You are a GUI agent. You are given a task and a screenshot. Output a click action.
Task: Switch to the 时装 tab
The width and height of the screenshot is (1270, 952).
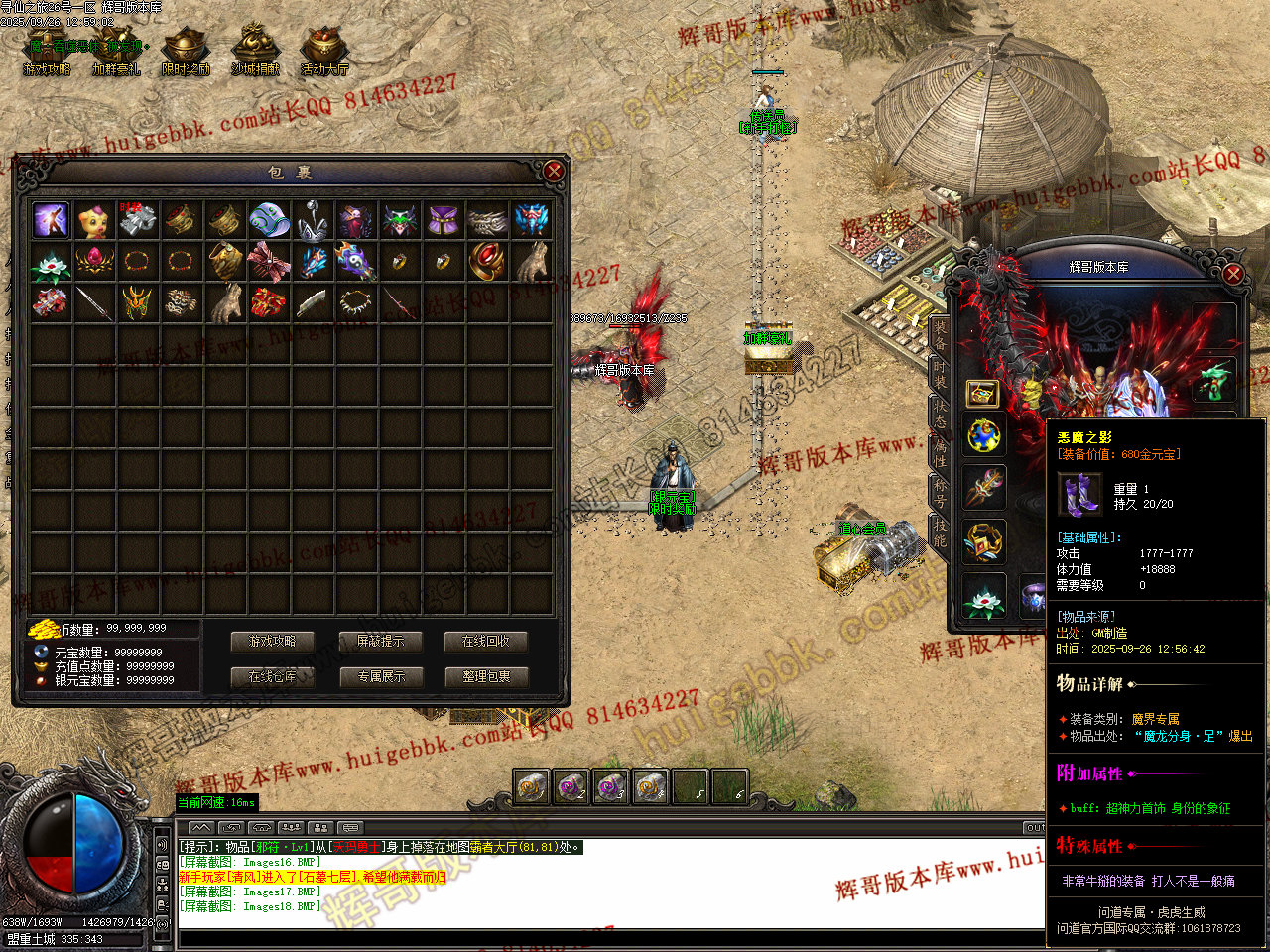click(939, 375)
